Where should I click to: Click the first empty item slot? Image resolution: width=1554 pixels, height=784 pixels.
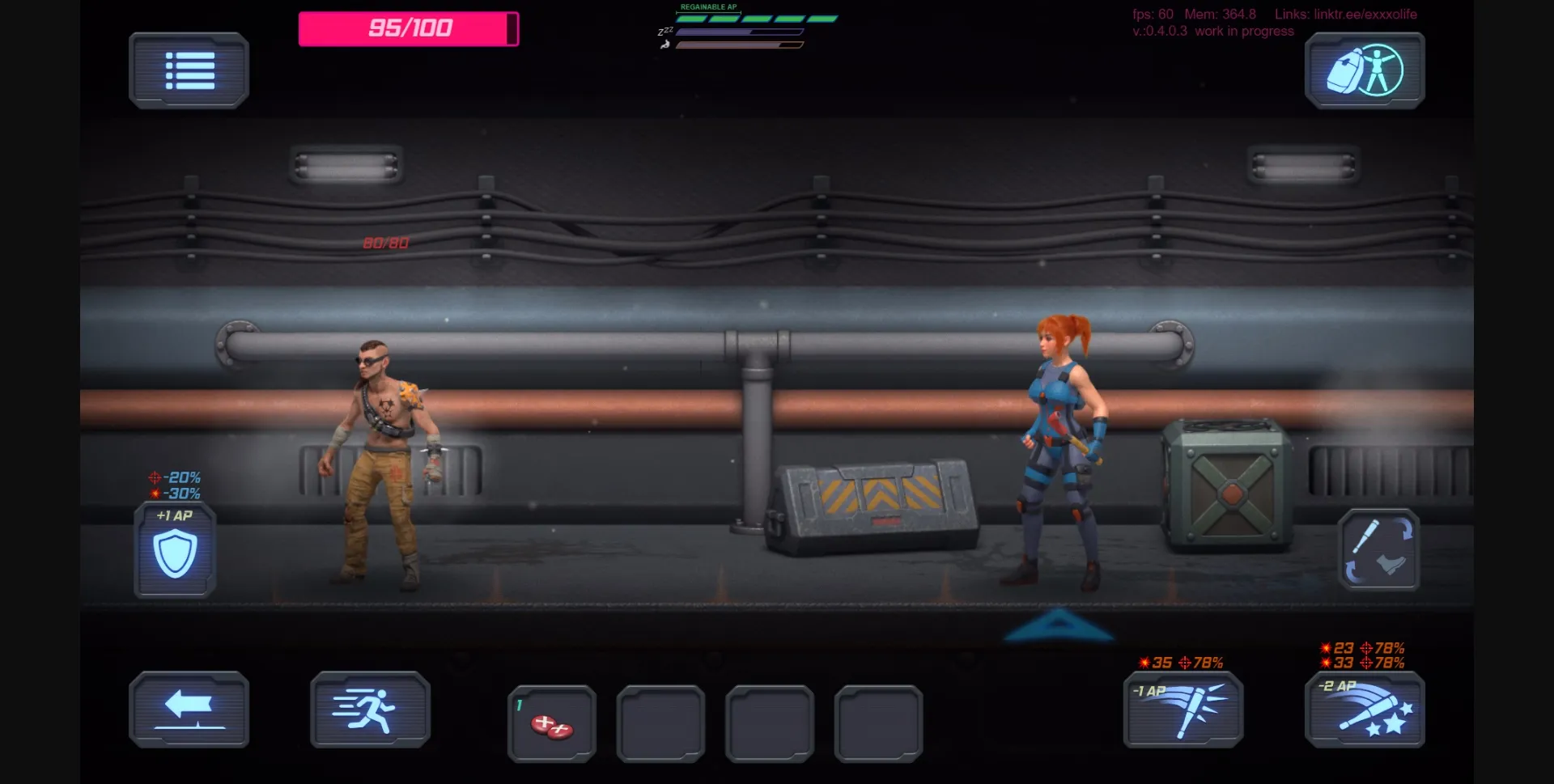coord(660,723)
